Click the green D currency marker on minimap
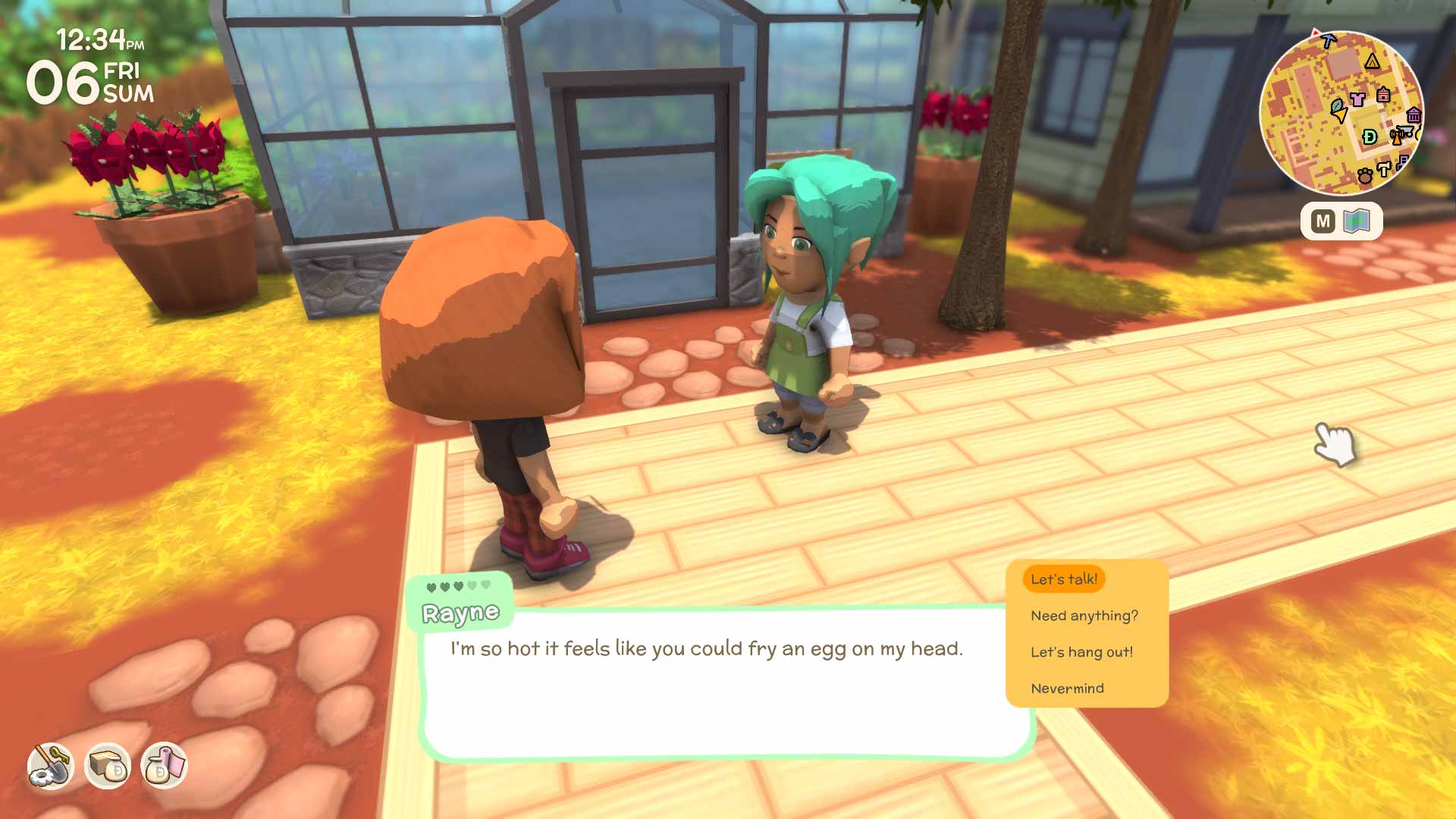The image size is (1456, 819). tap(1370, 137)
